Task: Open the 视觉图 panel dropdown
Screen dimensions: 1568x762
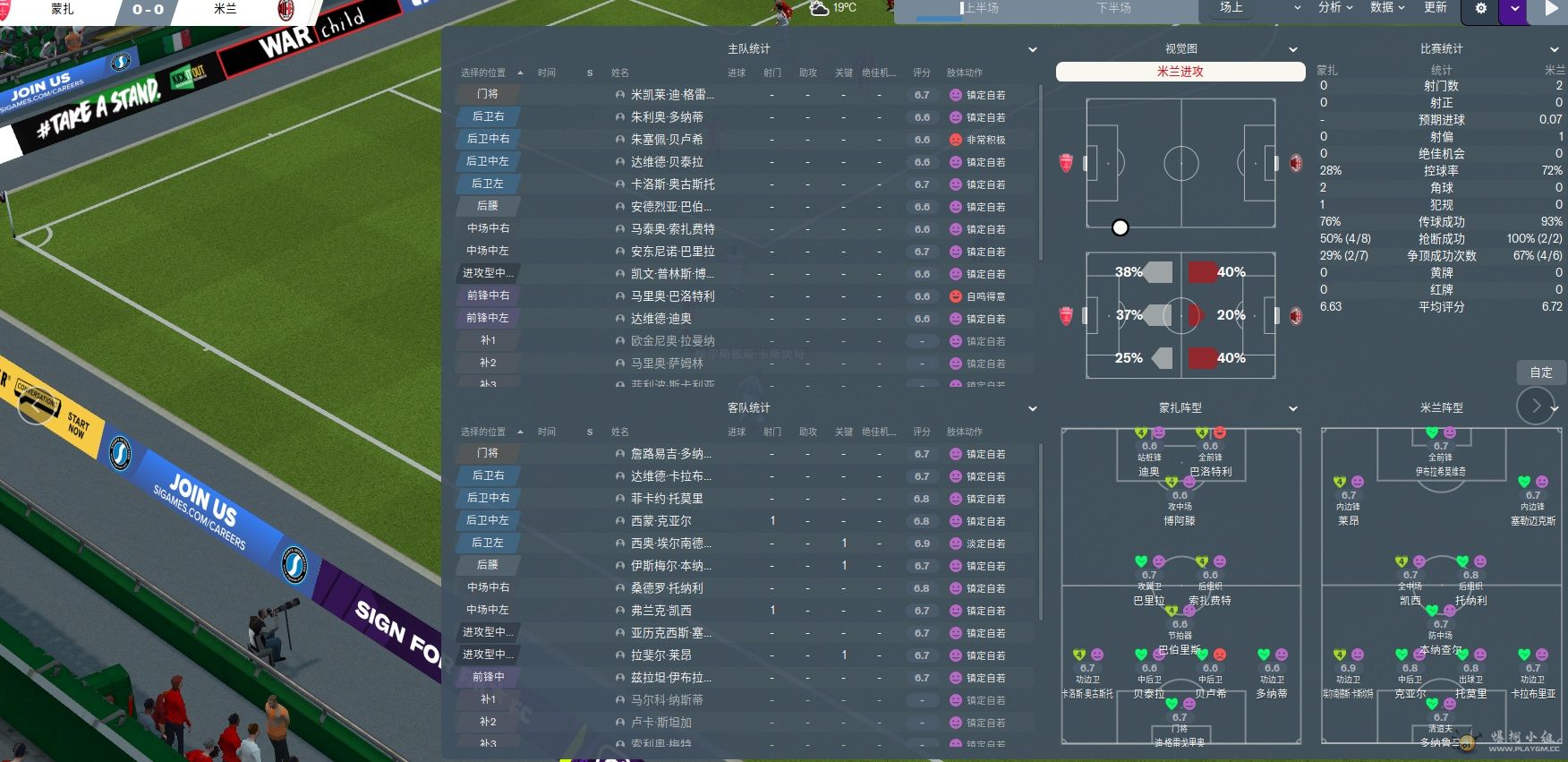Action: click(x=1293, y=50)
